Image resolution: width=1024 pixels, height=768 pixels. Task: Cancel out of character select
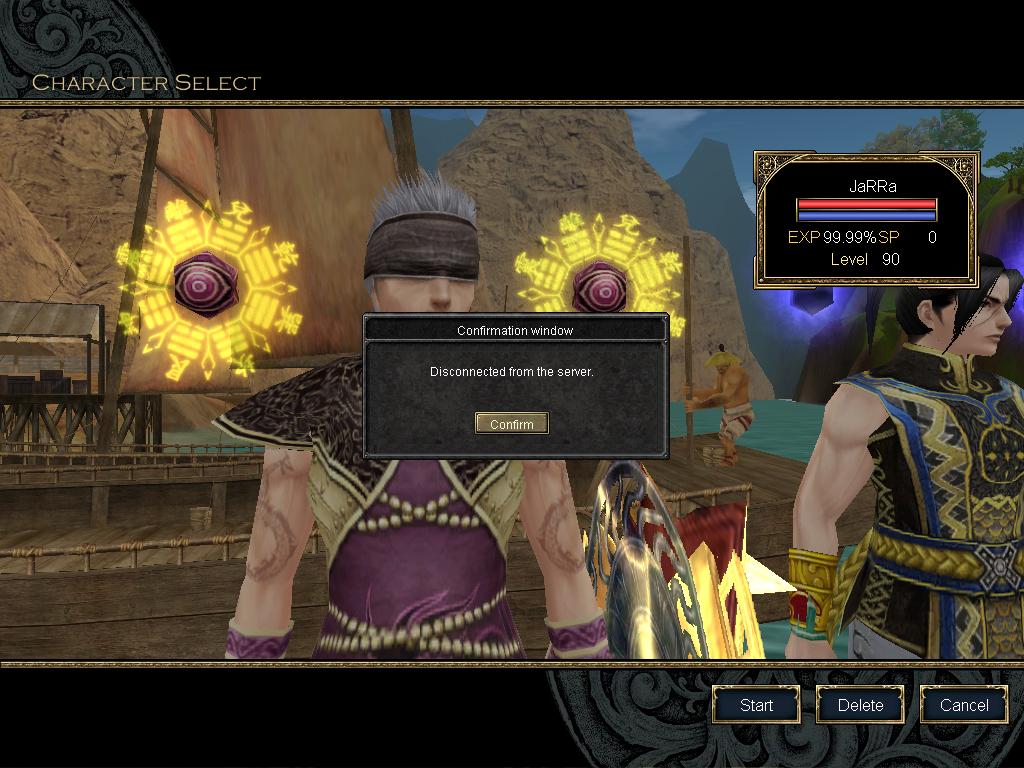[x=964, y=705]
